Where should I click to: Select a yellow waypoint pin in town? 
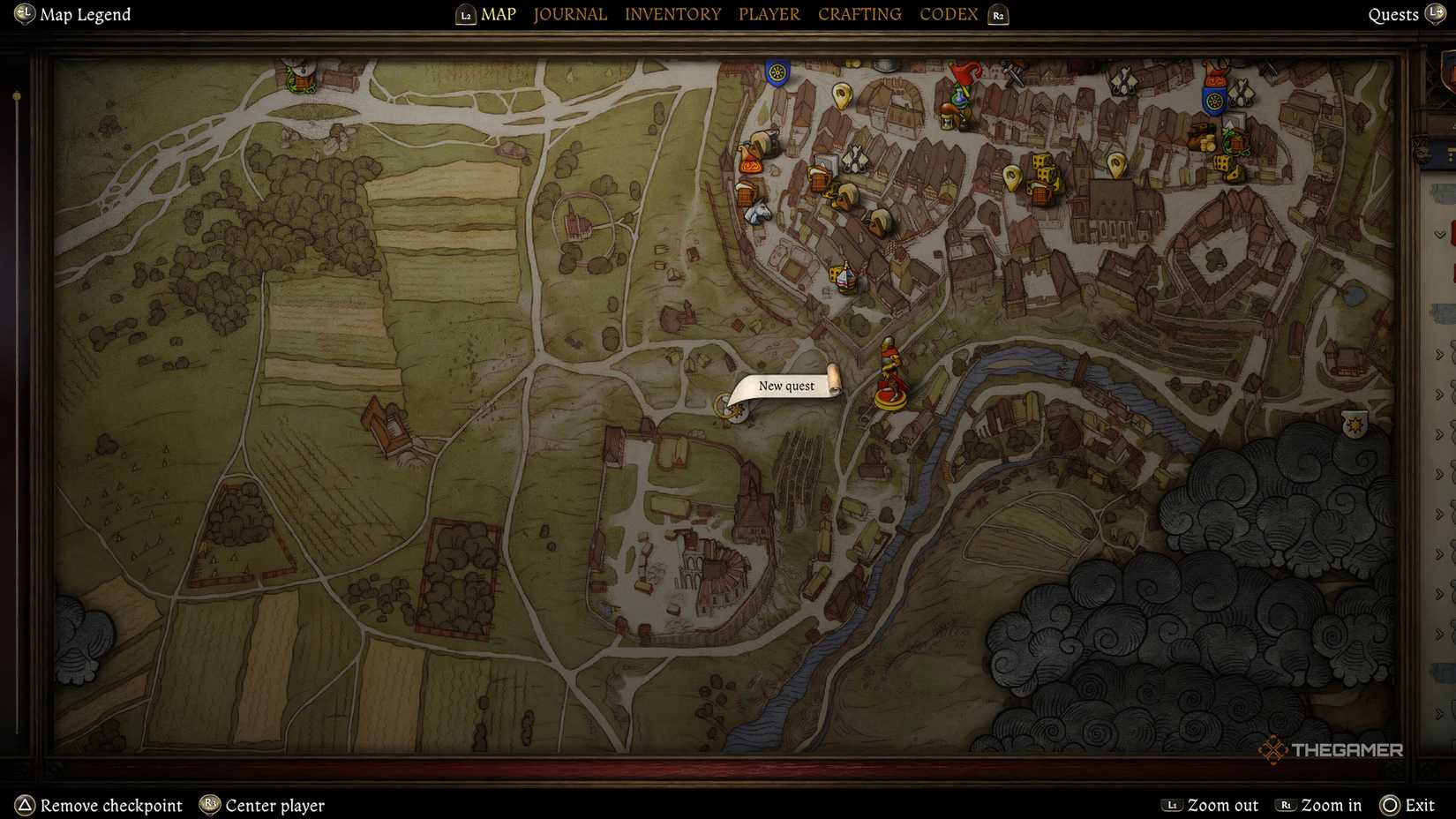click(842, 97)
